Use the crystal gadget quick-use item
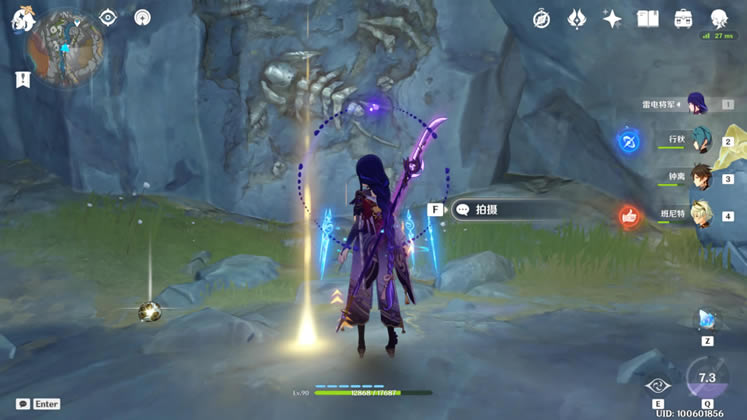747x420 pixels. tap(707, 320)
